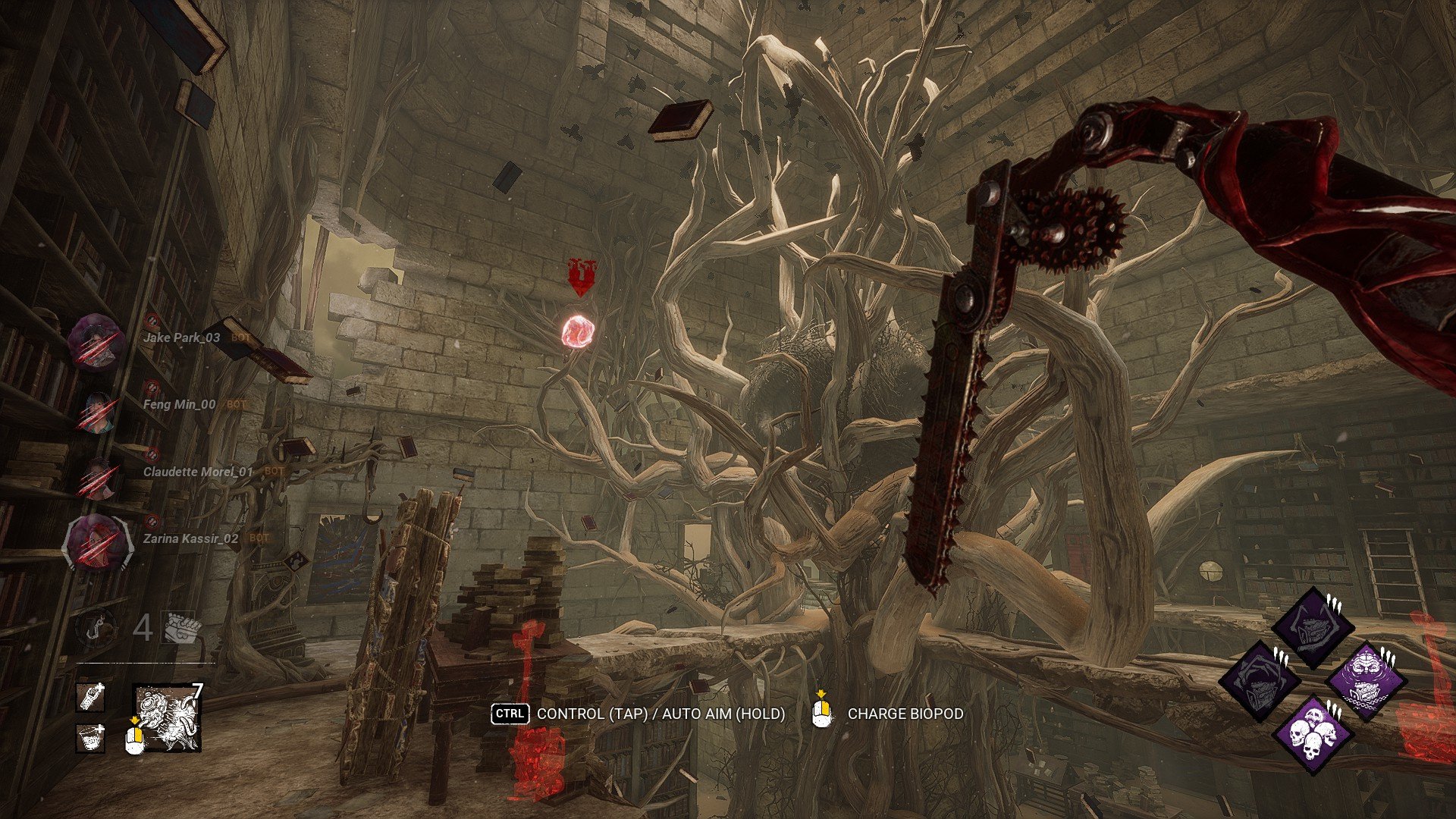Select the lower add-on slot with cup
Screen dimensions: 1456x819
(90, 737)
